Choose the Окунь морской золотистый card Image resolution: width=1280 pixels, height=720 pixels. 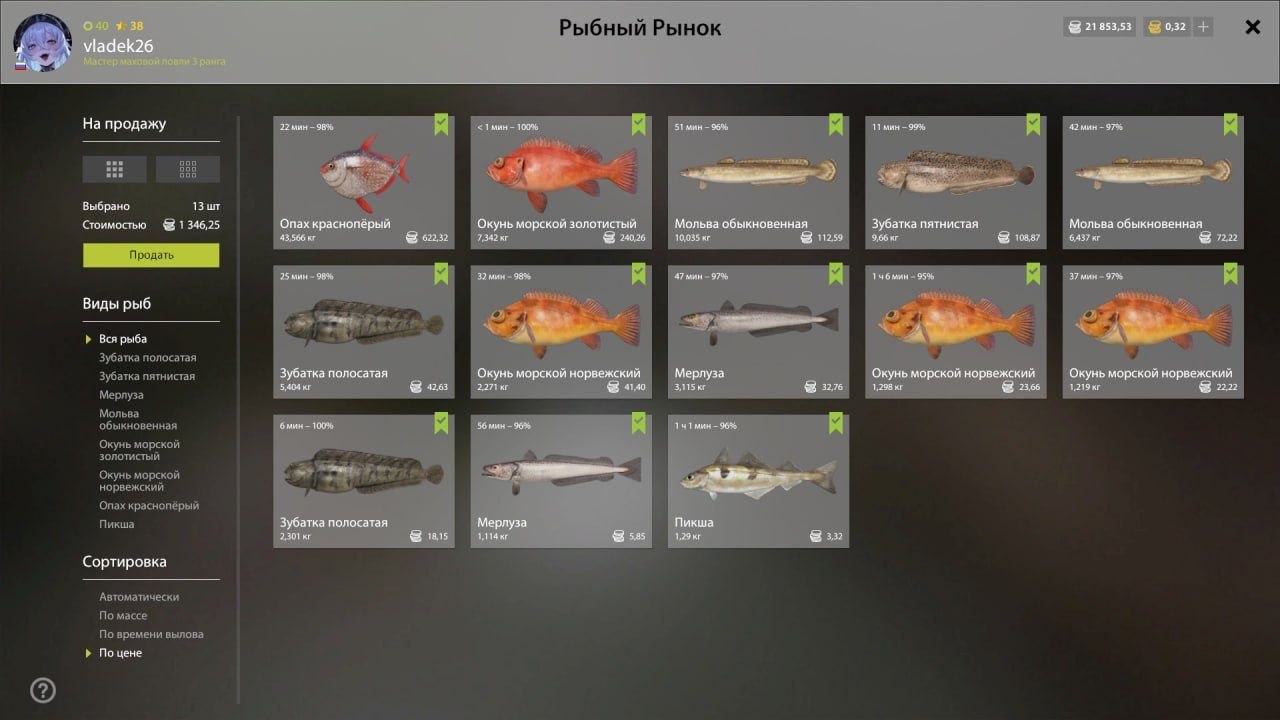[x=561, y=180]
